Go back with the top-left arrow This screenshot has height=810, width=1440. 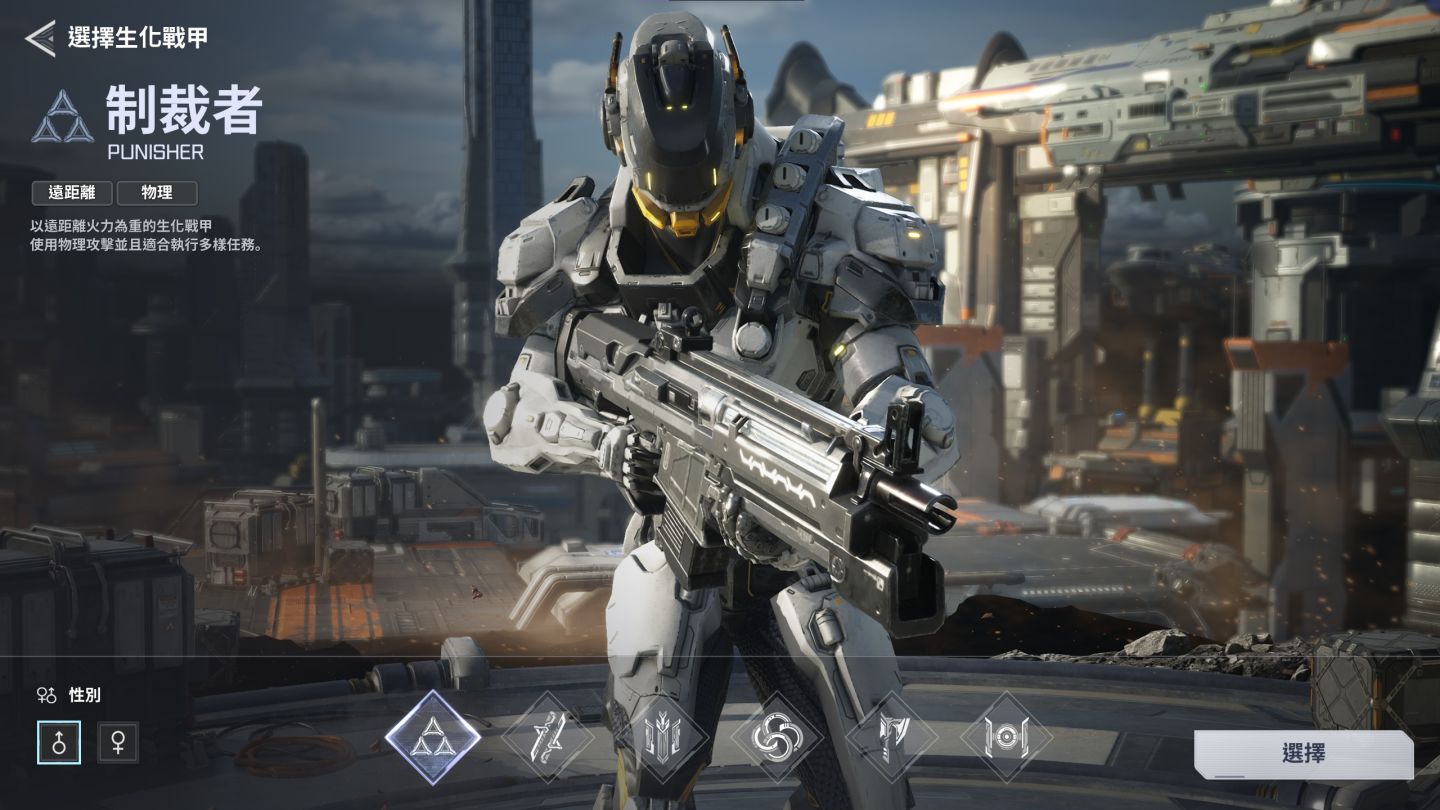(40, 38)
